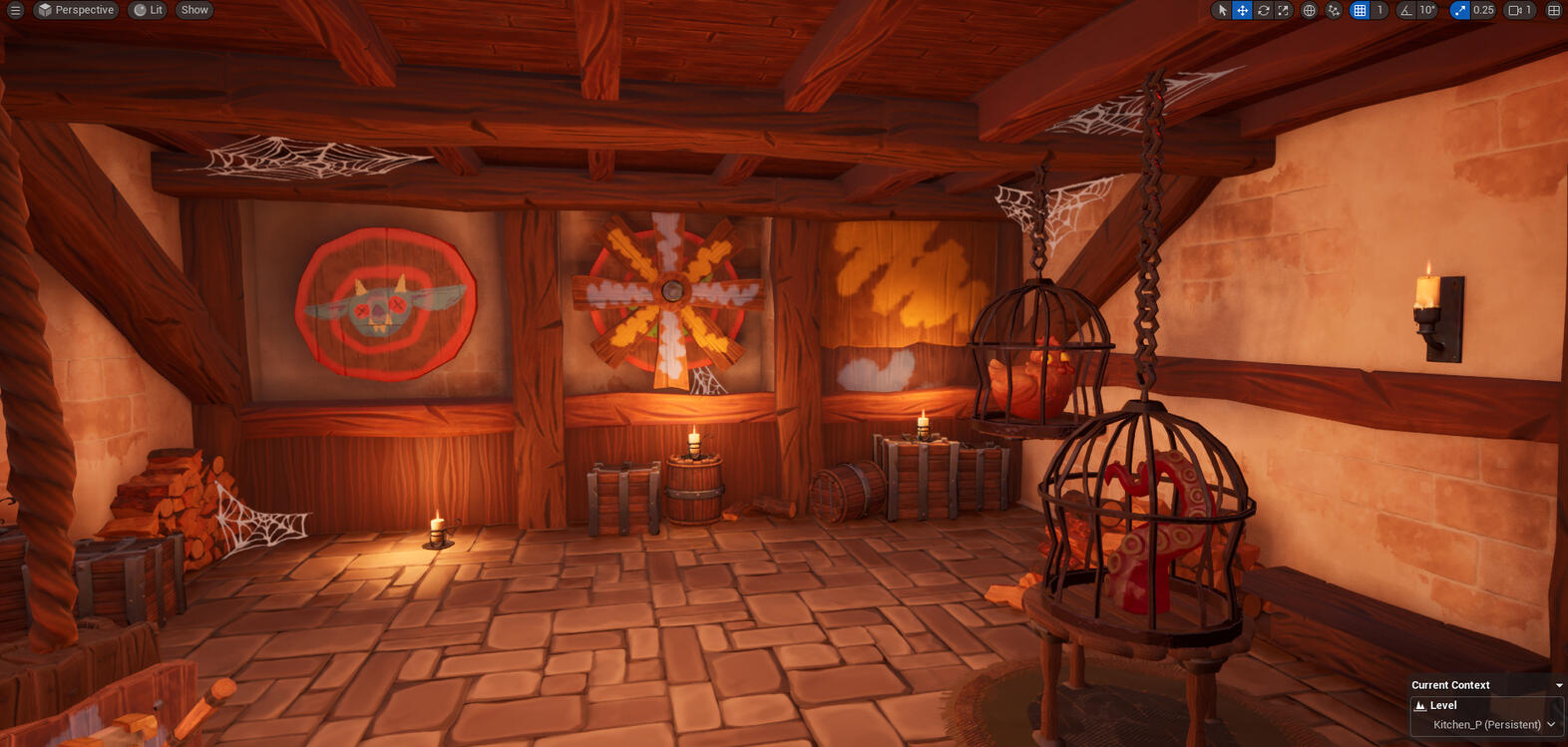The height and width of the screenshot is (747, 1568).
Task: Open the Lit view mode menu
Action: click(x=148, y=10)
